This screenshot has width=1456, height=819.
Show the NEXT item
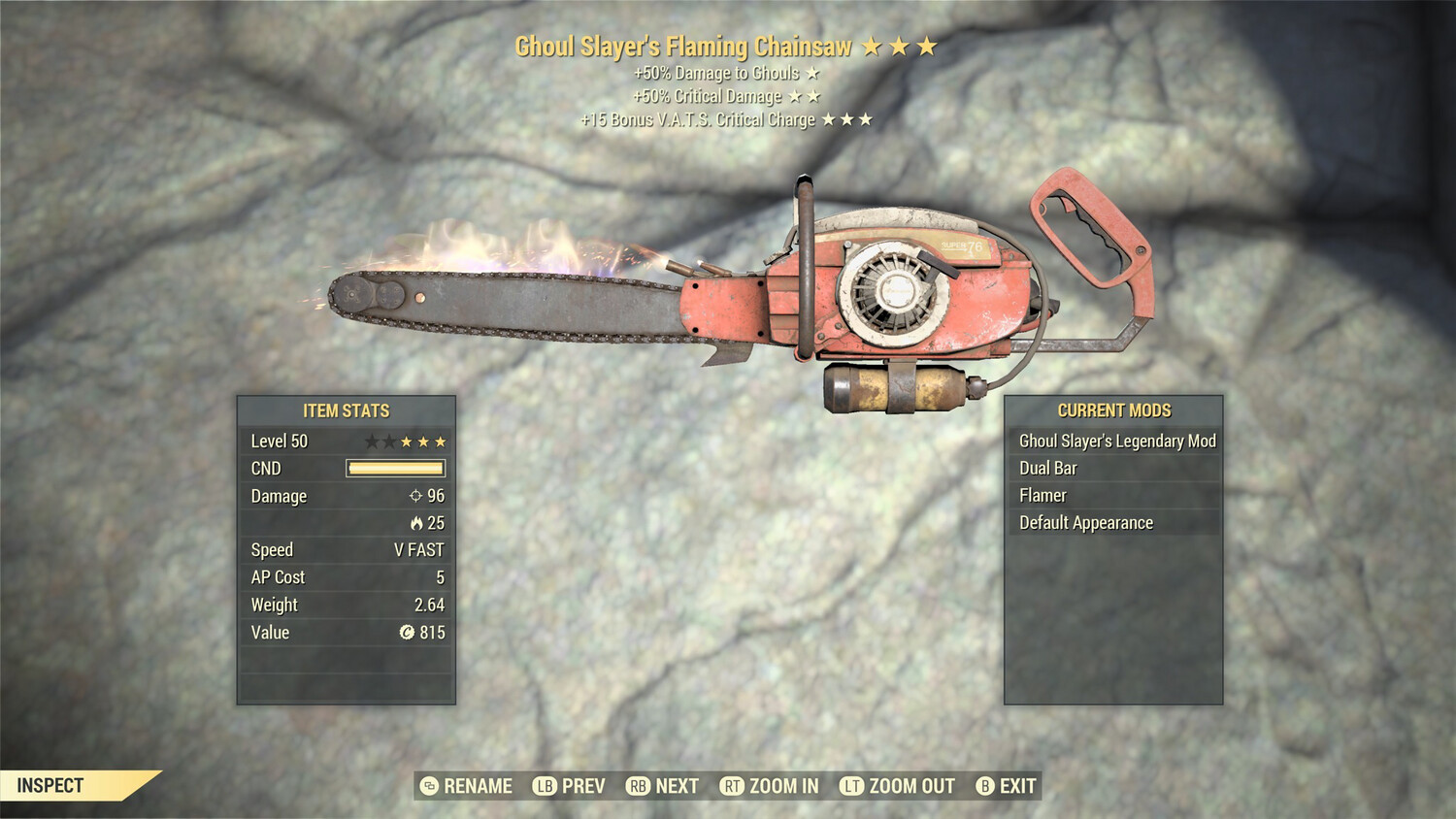coord(664,786)
